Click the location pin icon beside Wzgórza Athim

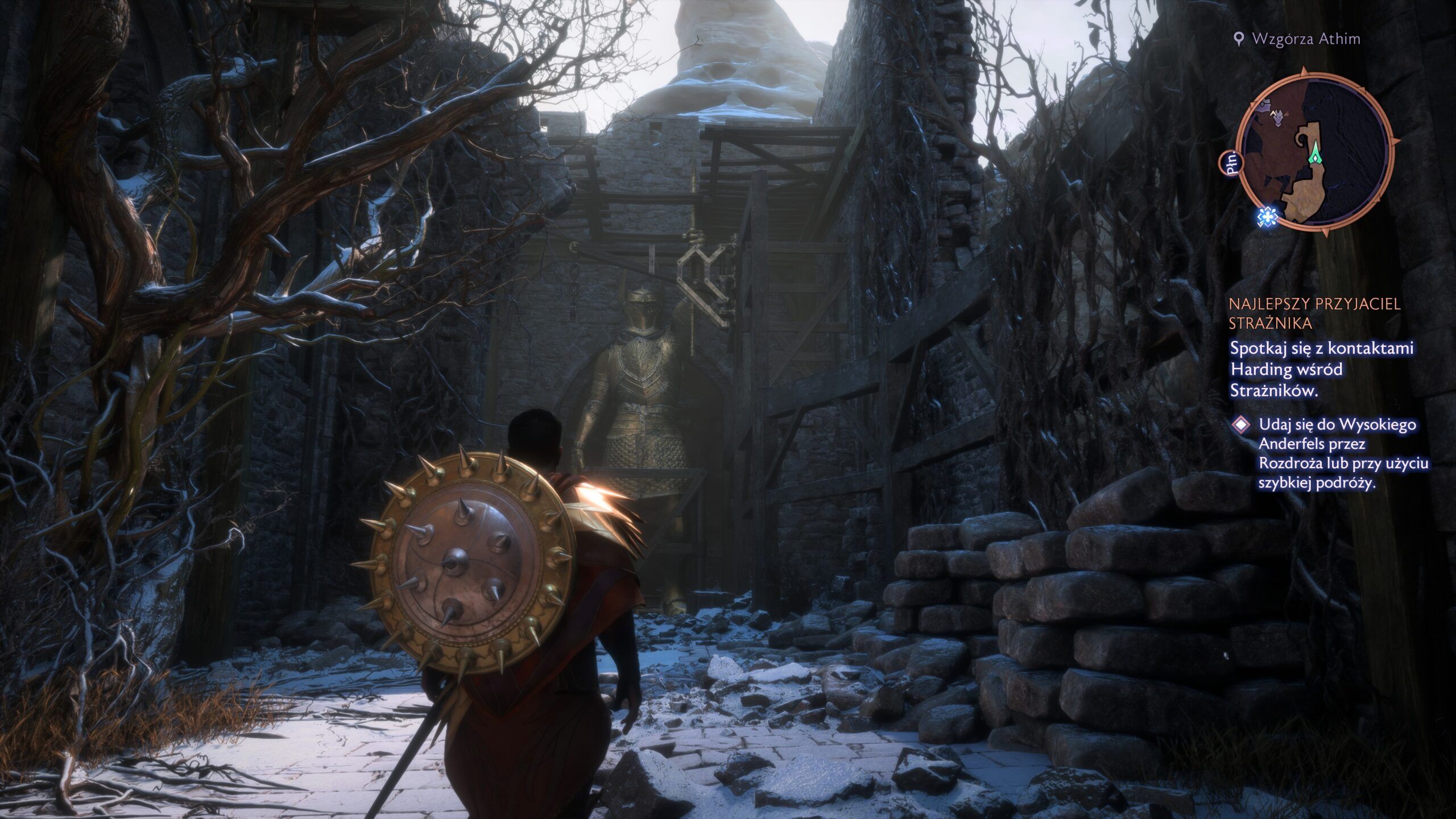click(1239, 39)
